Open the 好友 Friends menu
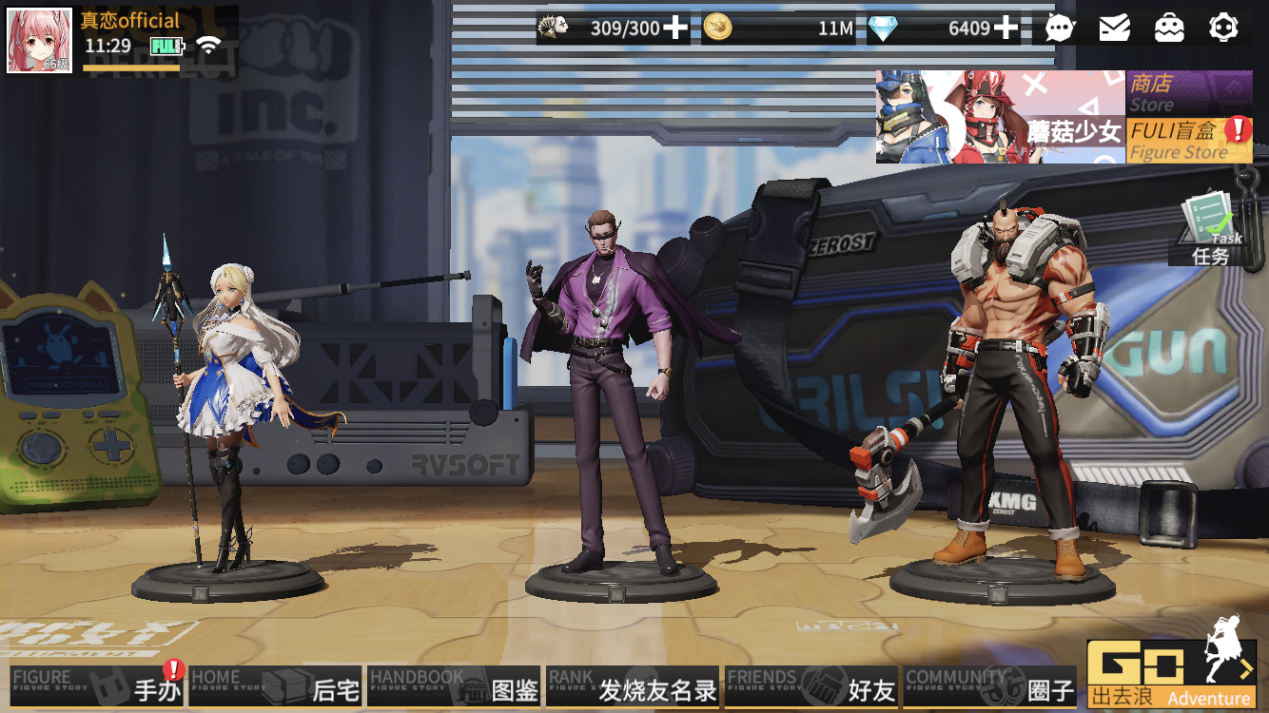 click(811, 687)
